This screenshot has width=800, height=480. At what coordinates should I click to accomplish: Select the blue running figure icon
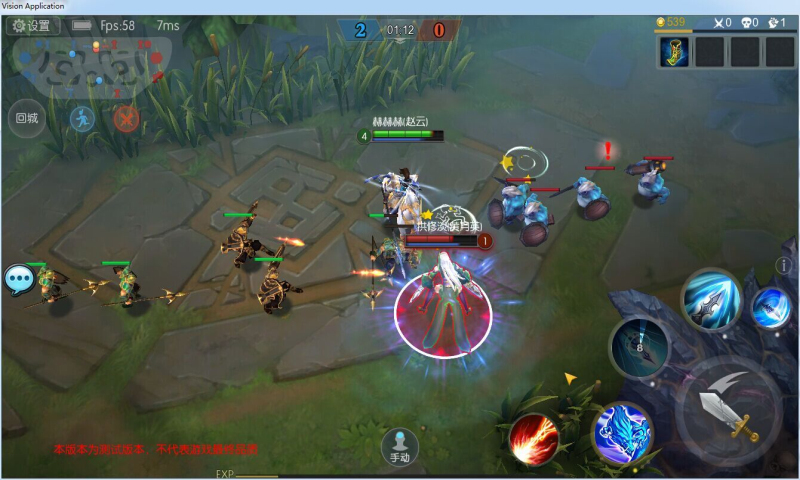click(x=82, y=119)
